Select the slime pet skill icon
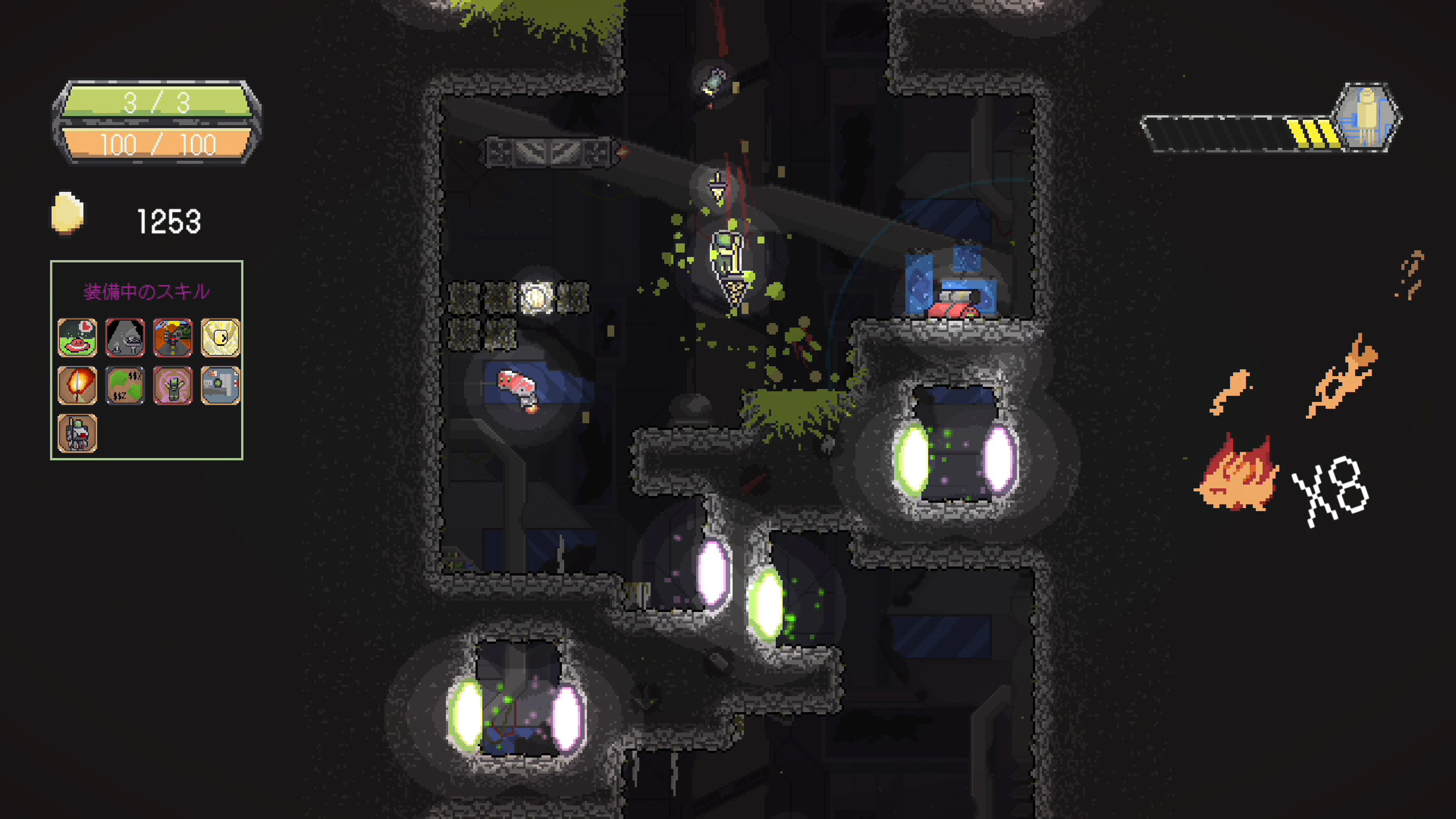Viewport: 1456px width, 819px height. click(x=77, y=337)
